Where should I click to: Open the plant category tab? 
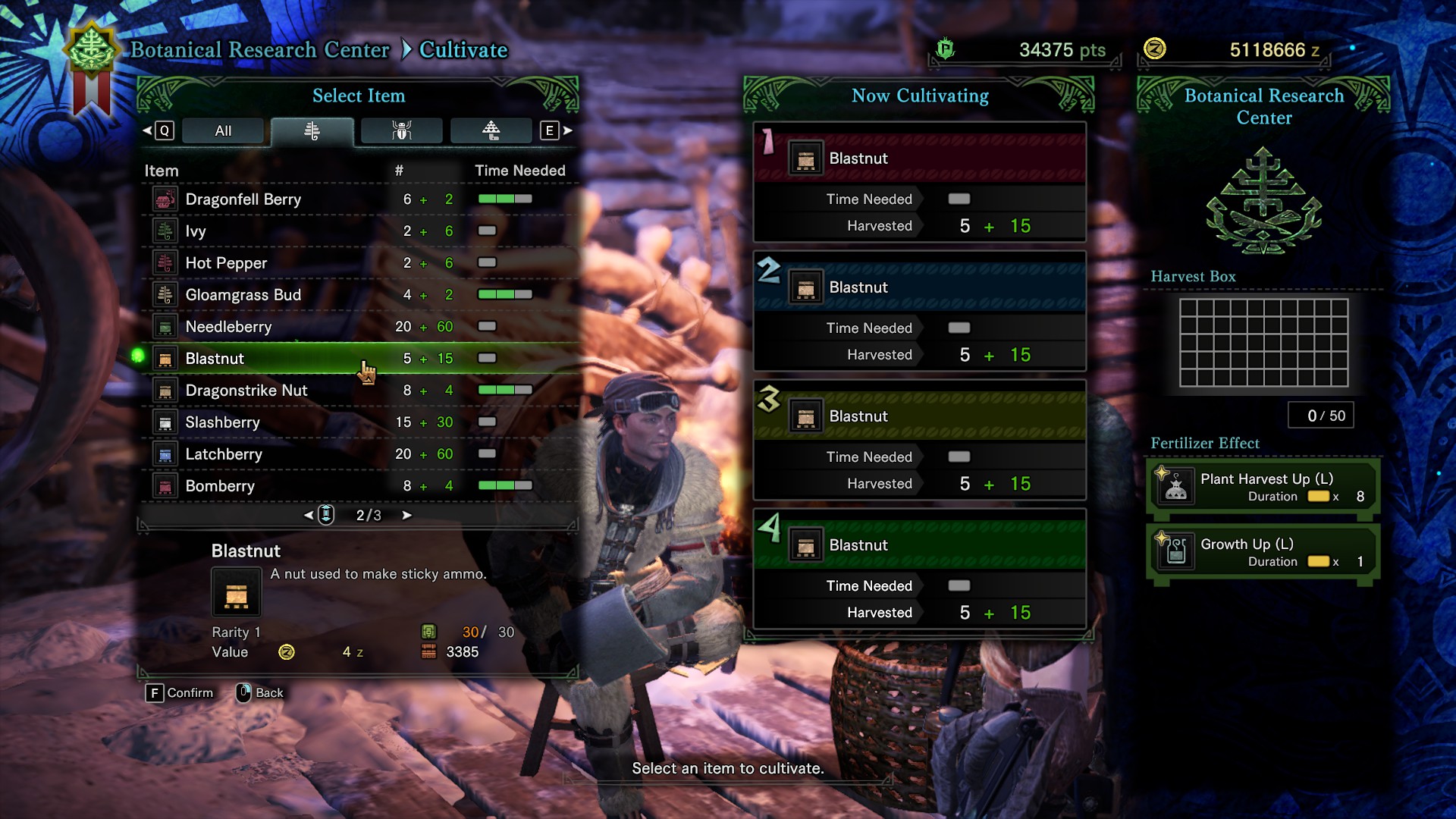(312, 130)
